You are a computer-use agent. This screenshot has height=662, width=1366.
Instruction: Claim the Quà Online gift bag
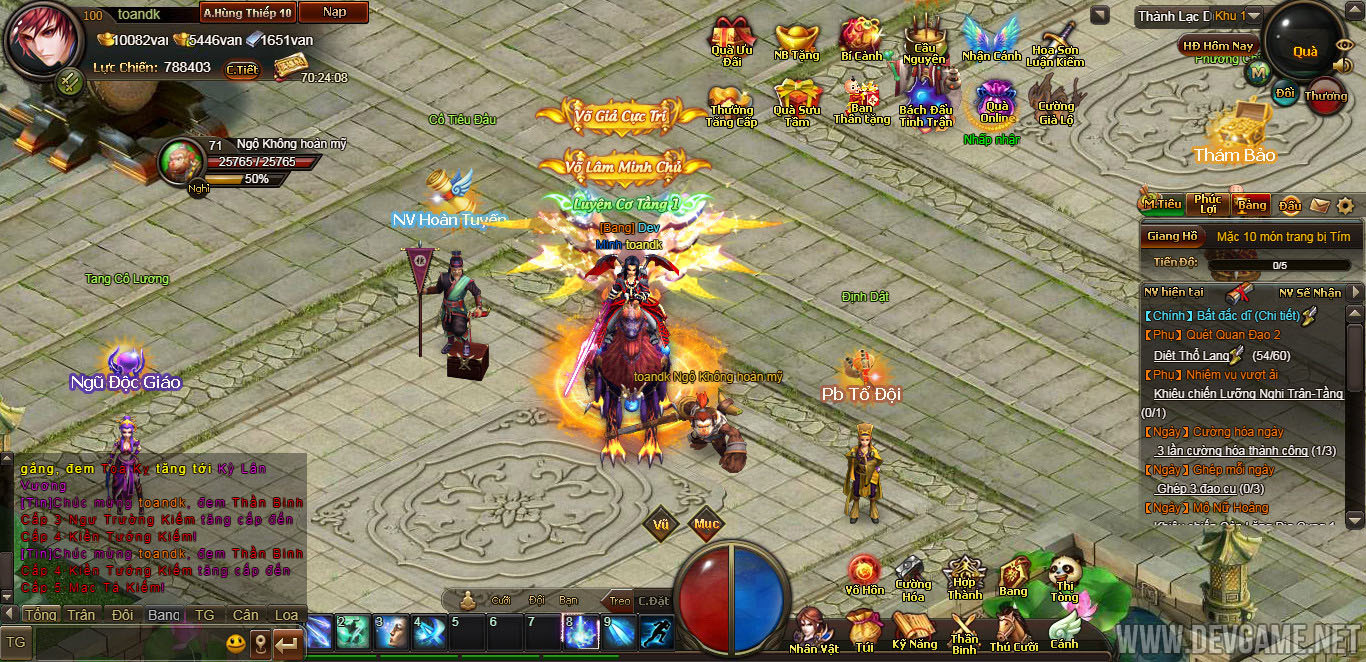[x=996, y=103]
